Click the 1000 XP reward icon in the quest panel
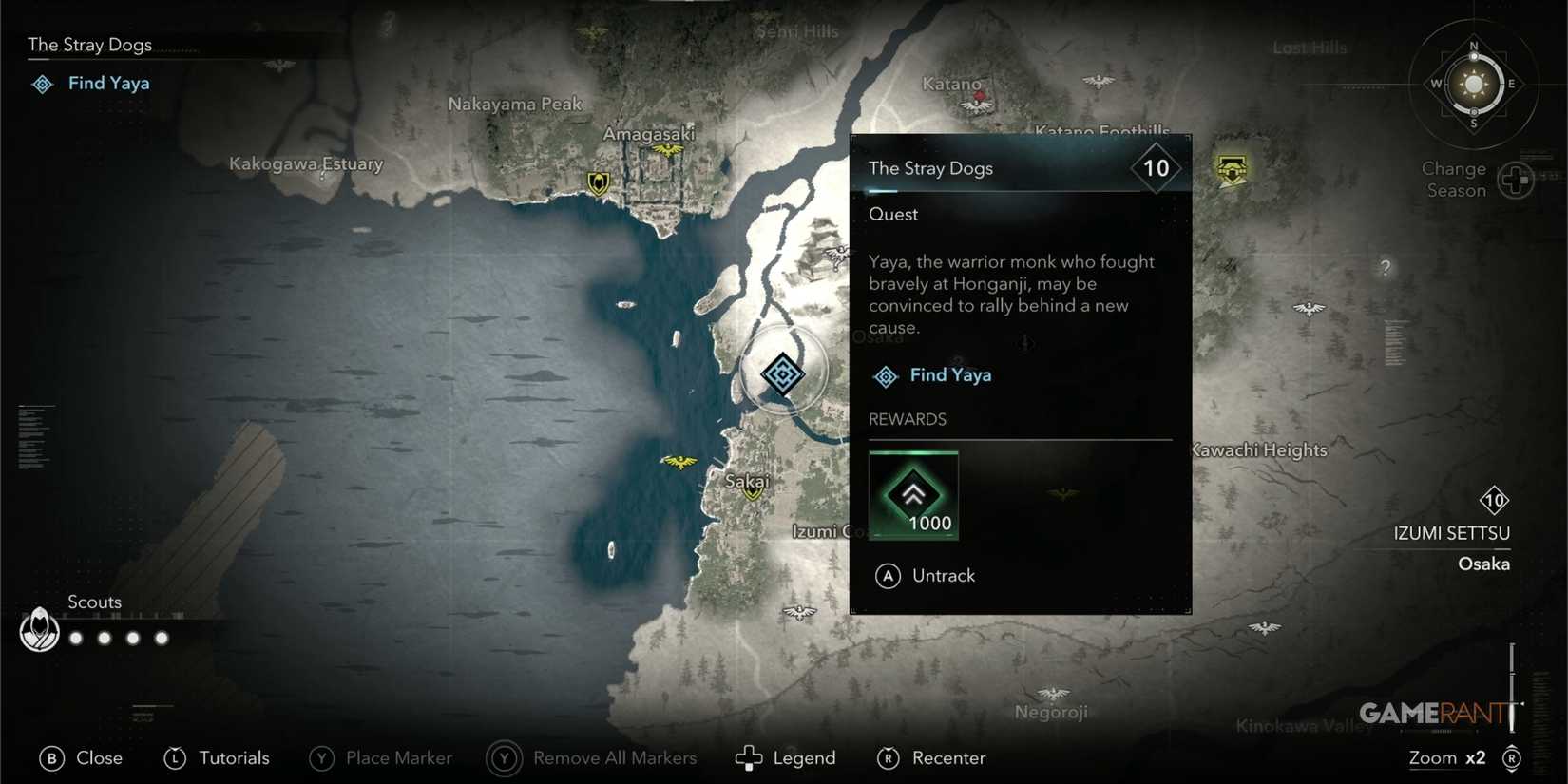 point(913,493)
